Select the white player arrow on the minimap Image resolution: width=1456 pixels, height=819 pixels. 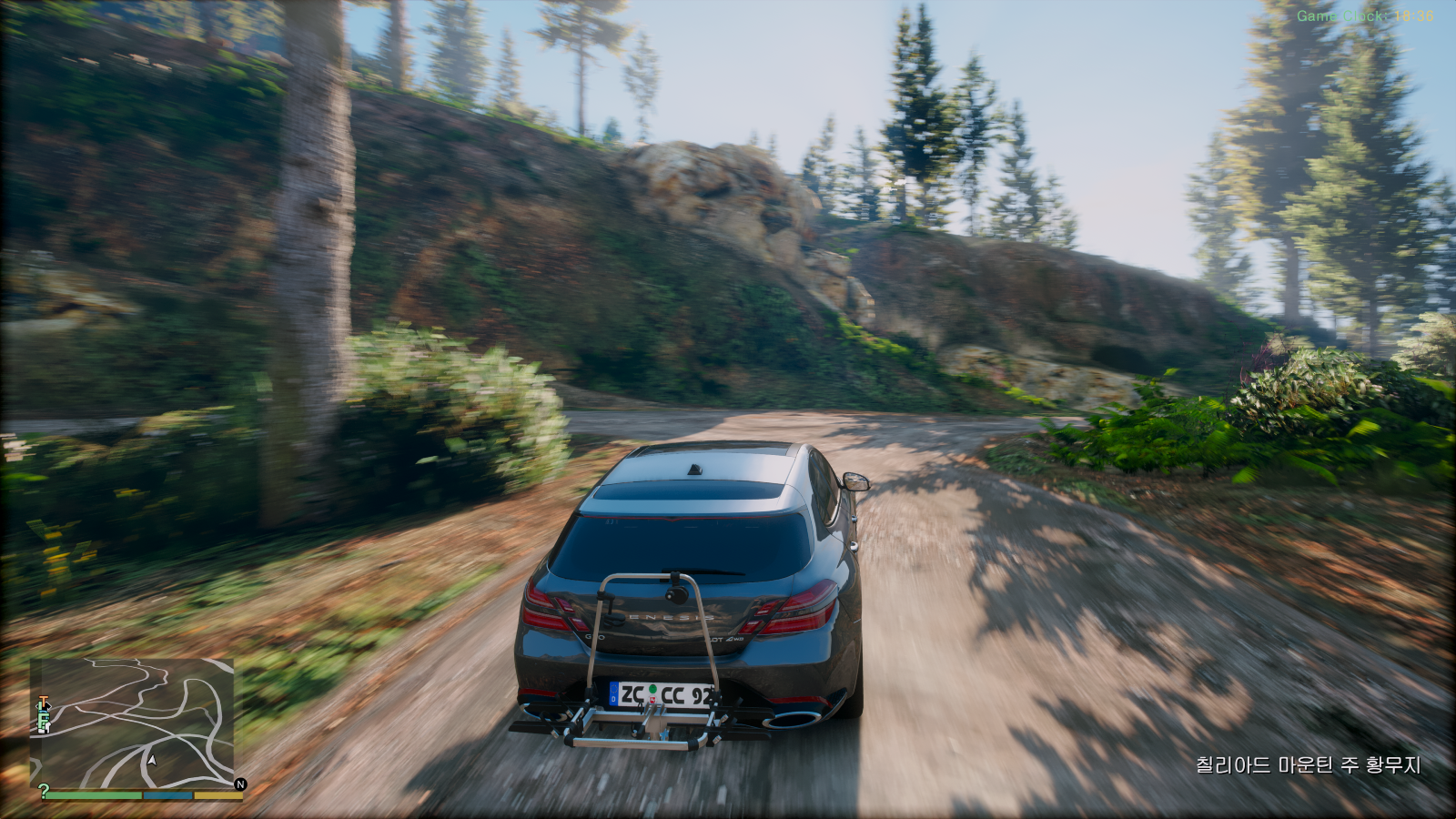coord(153,760)
